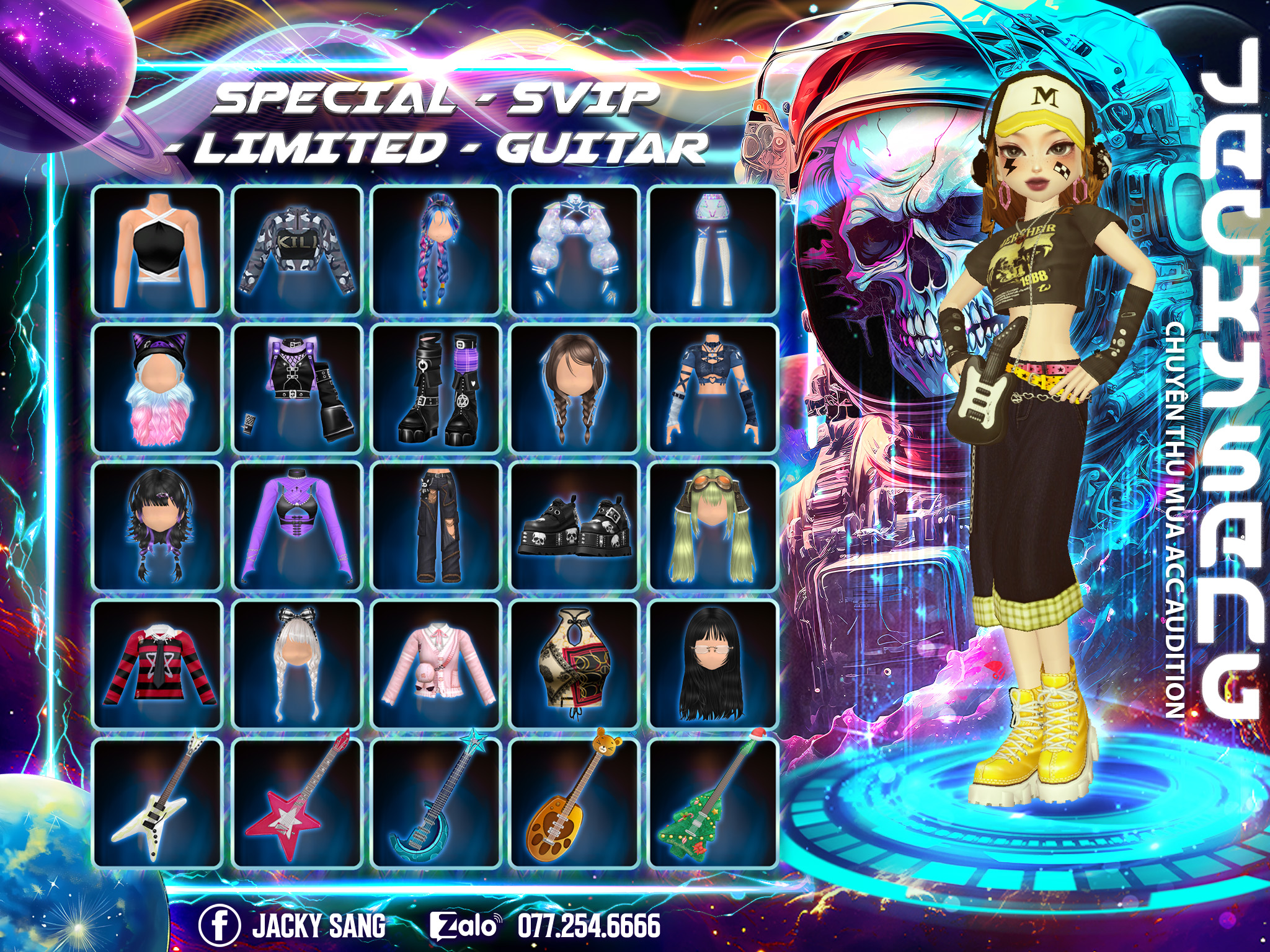Pick the green twin-tail hair with goggles

pos(713,526)
